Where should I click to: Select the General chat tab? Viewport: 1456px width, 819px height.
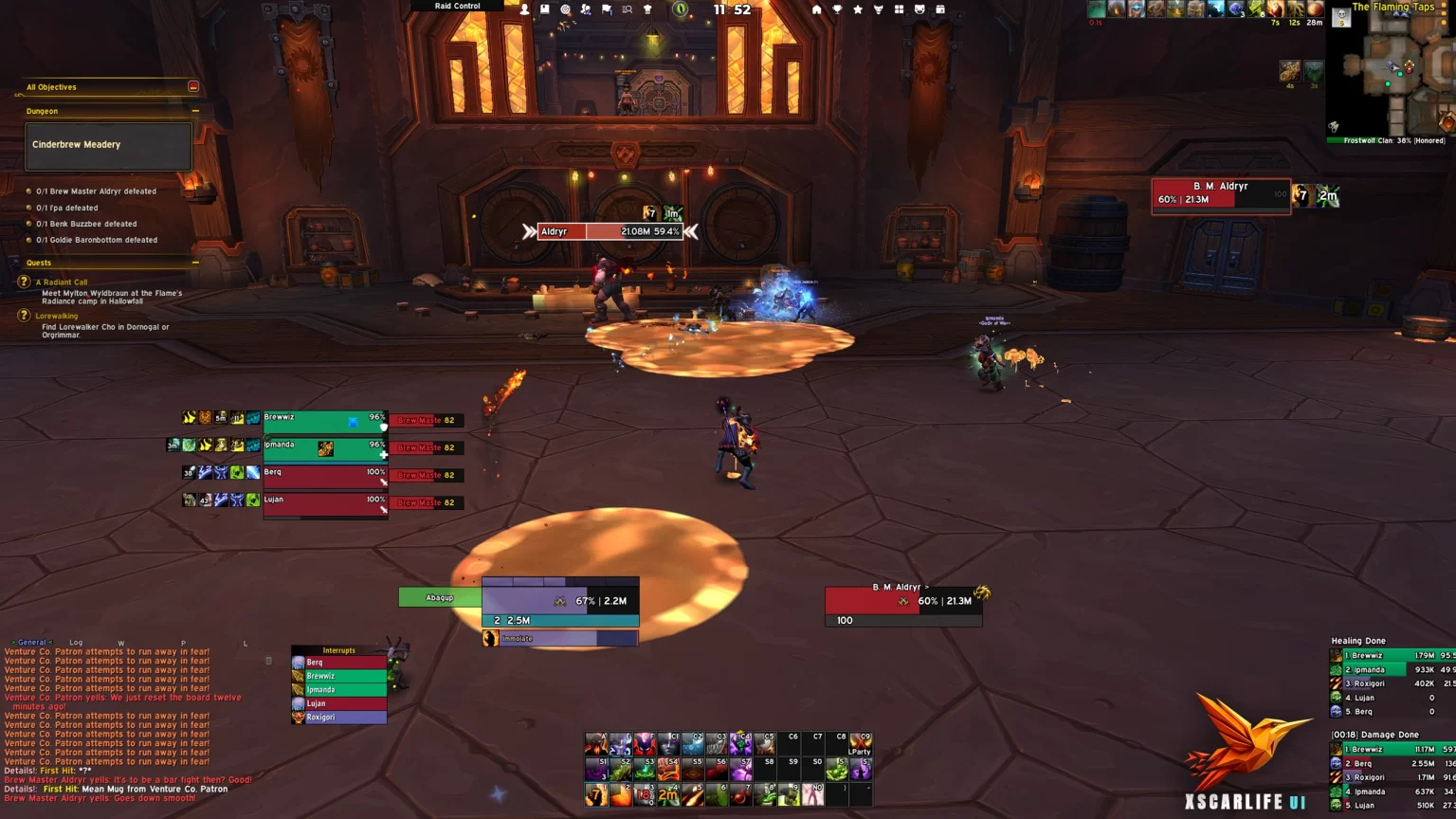[x=31, y=643]
